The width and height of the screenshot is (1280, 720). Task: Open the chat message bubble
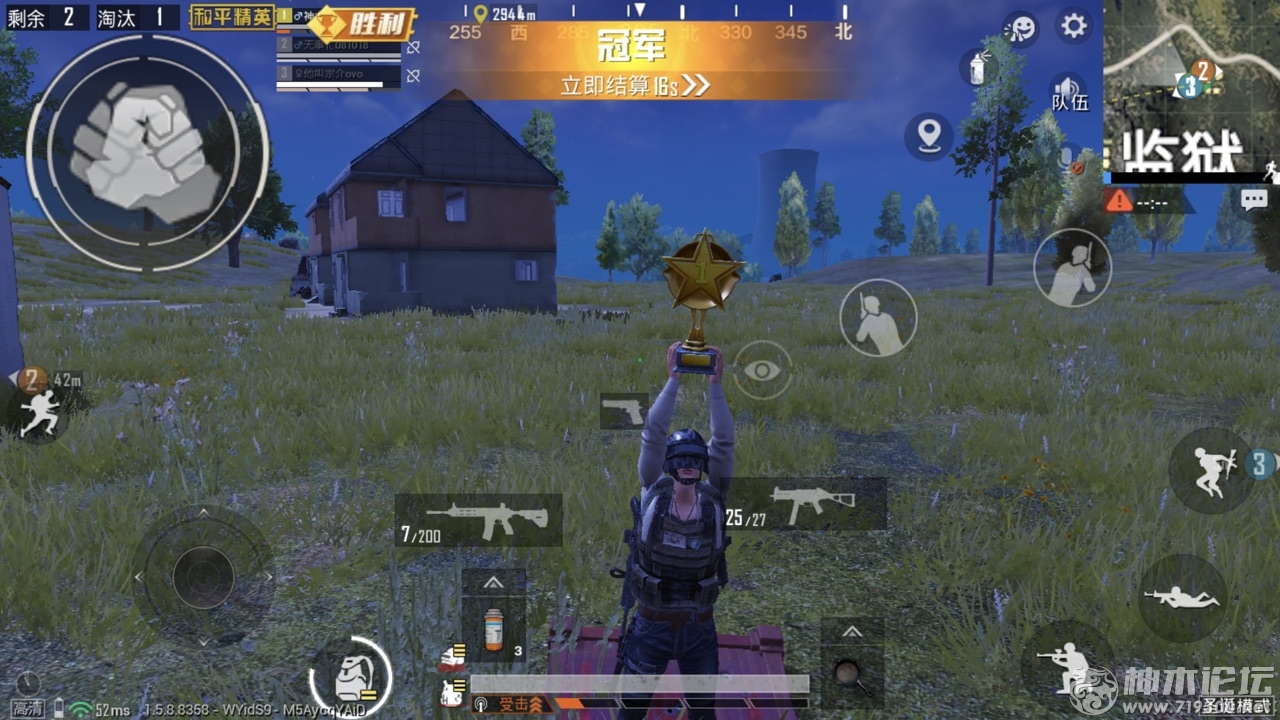coord(1254,200)
